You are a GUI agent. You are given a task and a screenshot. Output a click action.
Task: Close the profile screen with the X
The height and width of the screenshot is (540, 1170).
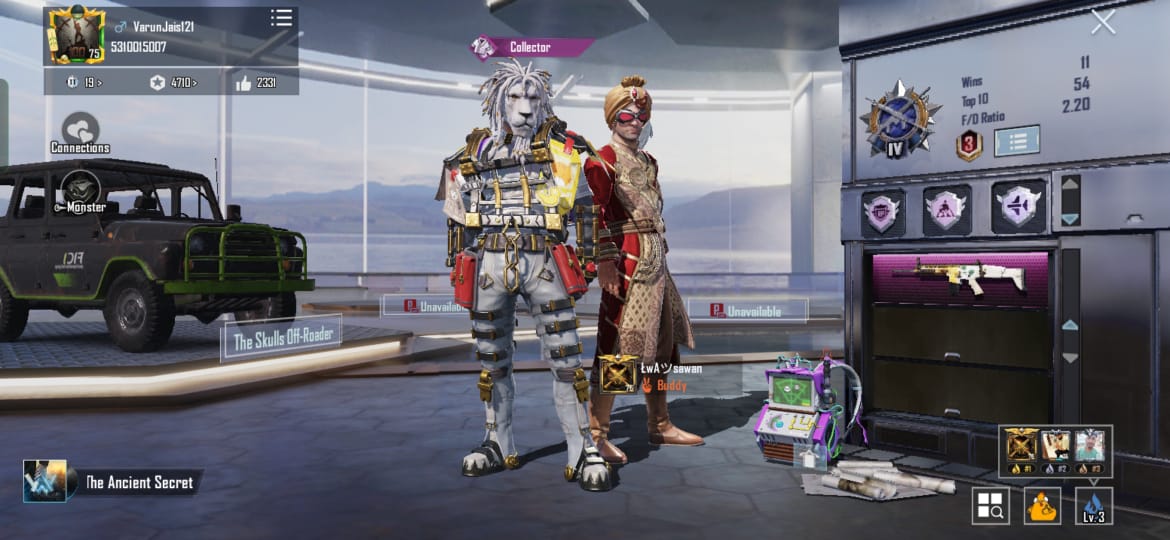[x=1103, y=22]
